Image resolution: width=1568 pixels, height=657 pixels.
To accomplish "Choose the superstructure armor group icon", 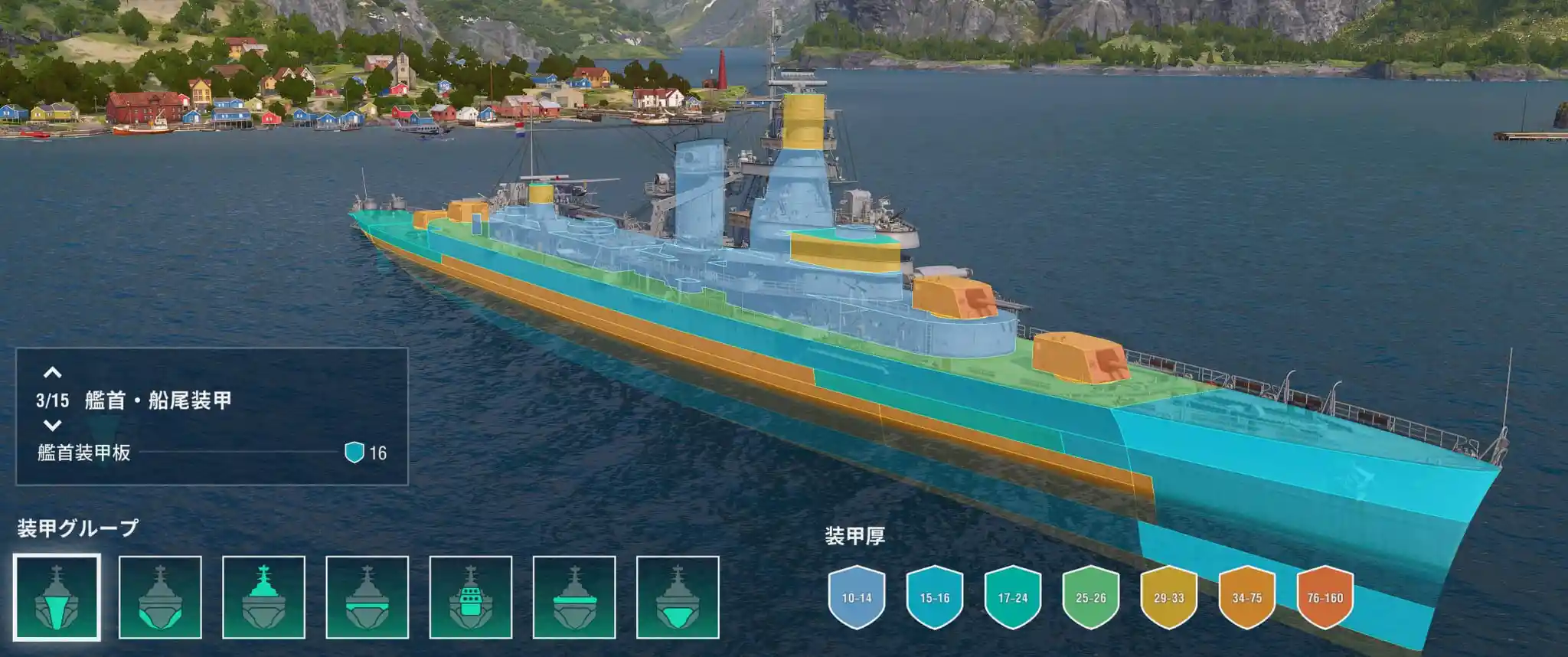I will pos(263,597).
